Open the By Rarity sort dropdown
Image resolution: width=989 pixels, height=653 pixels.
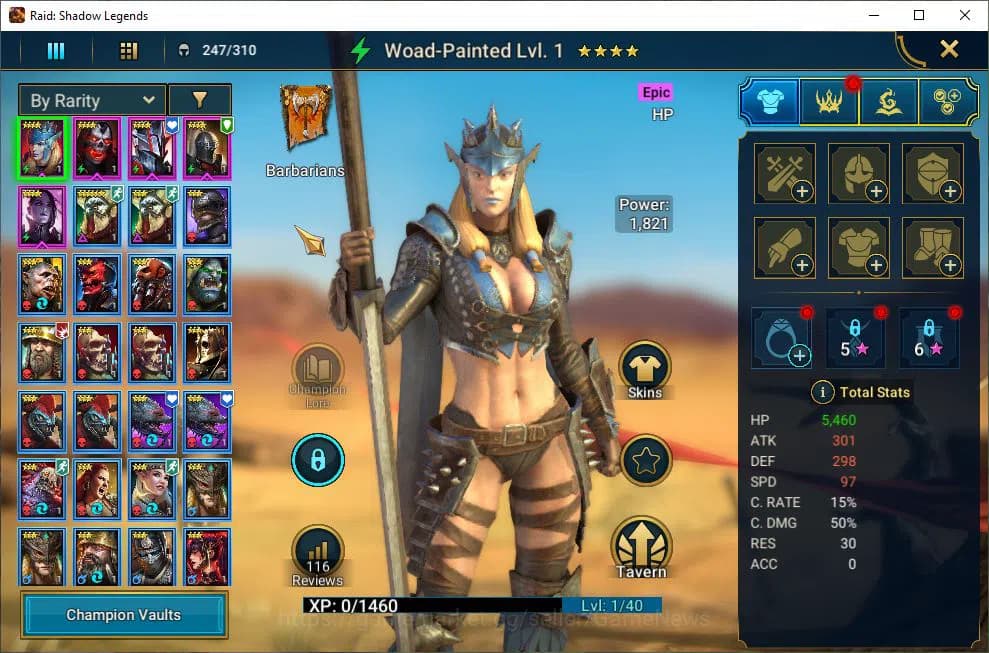point(92,100)
